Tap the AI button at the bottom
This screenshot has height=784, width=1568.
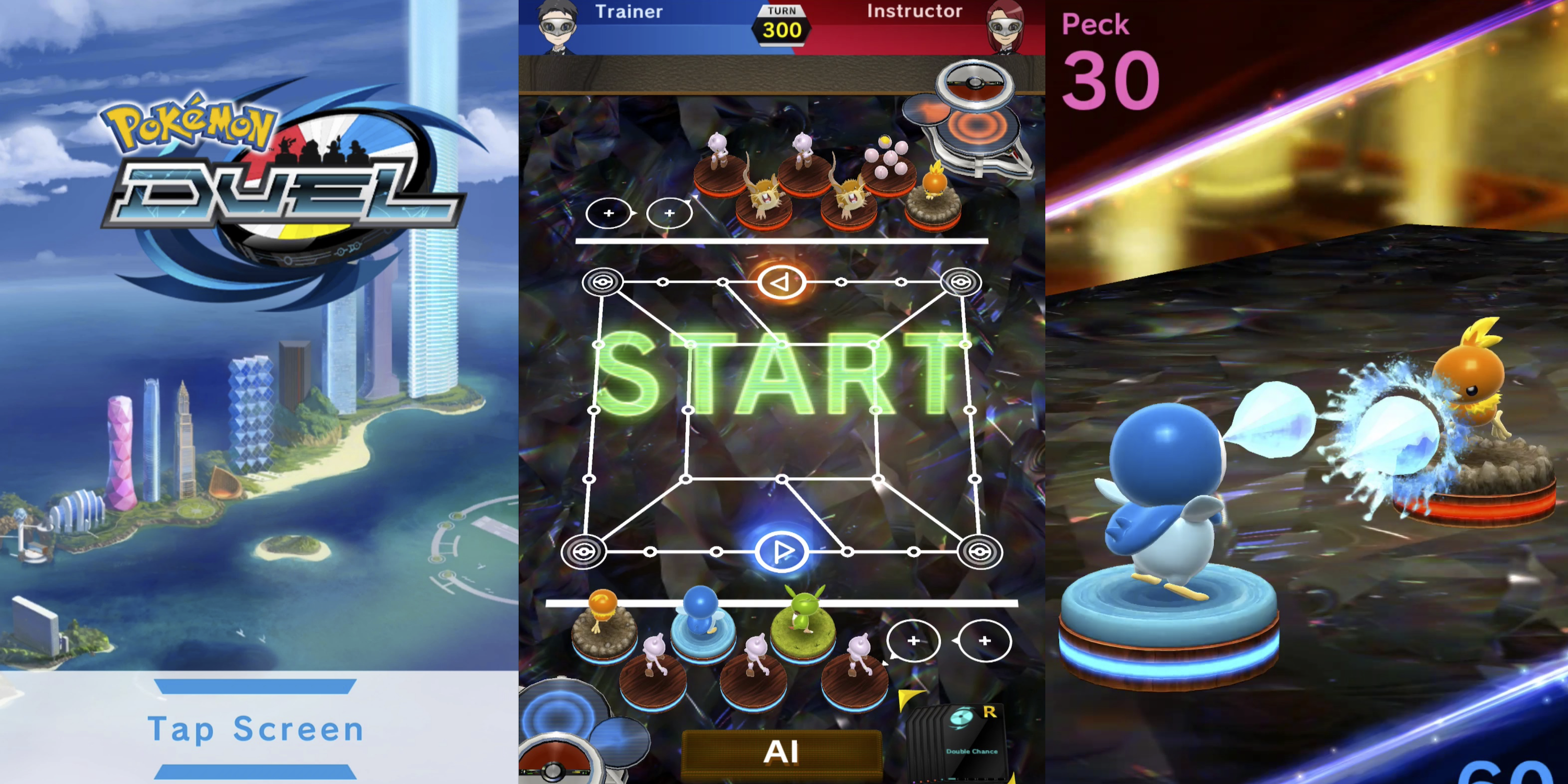pyautogui.click(x=782, y=752)
